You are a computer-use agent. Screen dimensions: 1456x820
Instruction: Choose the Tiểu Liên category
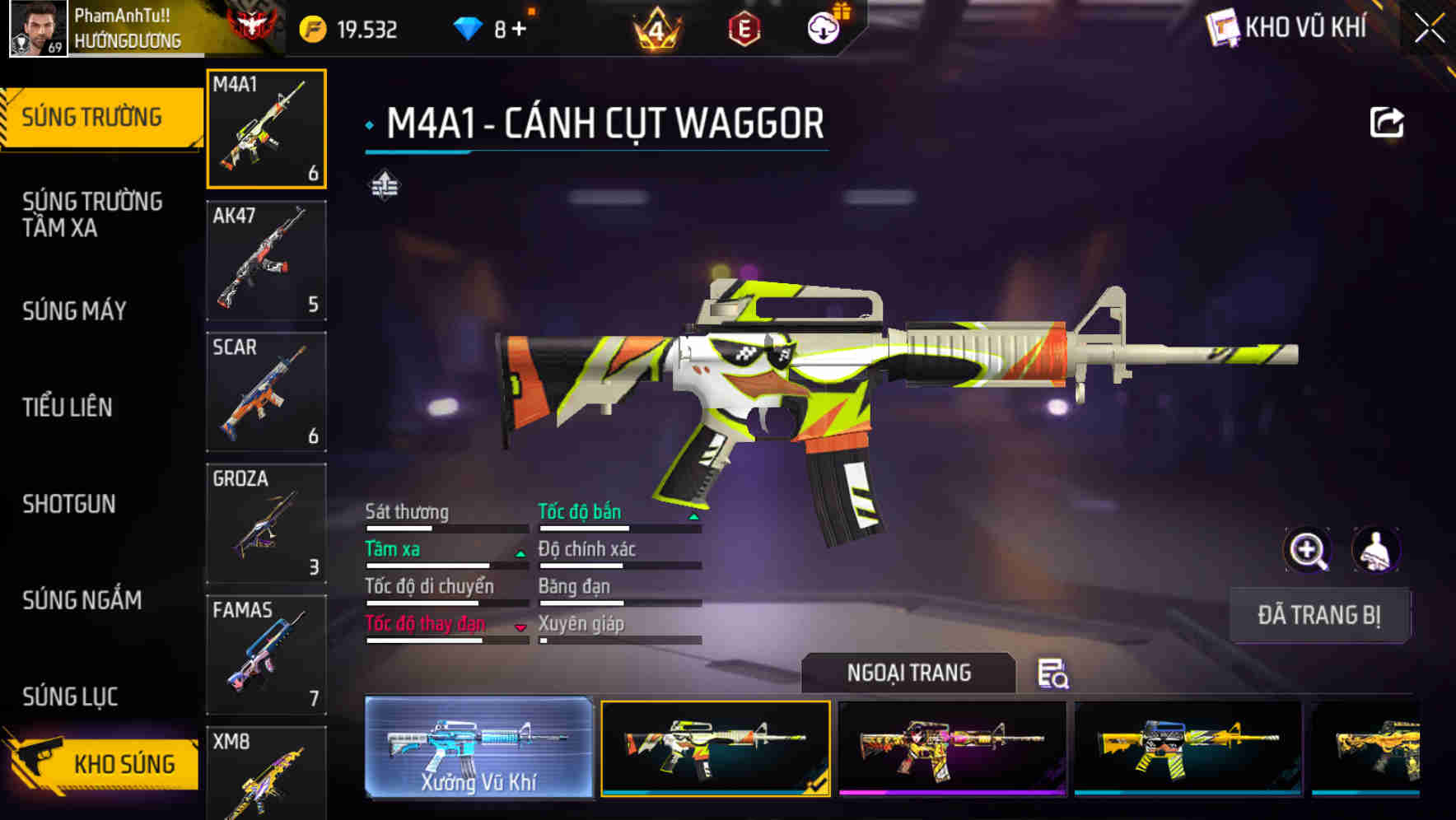pos(68,408)
